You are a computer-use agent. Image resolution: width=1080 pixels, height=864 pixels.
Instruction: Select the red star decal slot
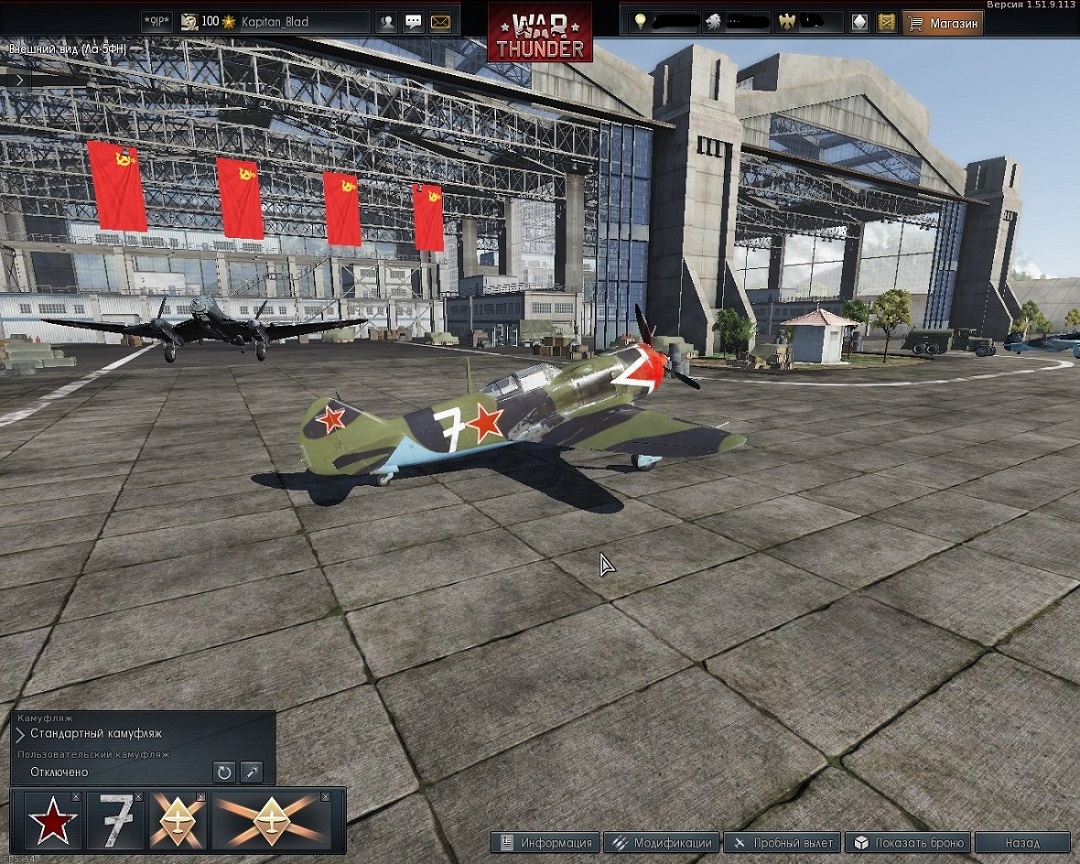point(51,822)
